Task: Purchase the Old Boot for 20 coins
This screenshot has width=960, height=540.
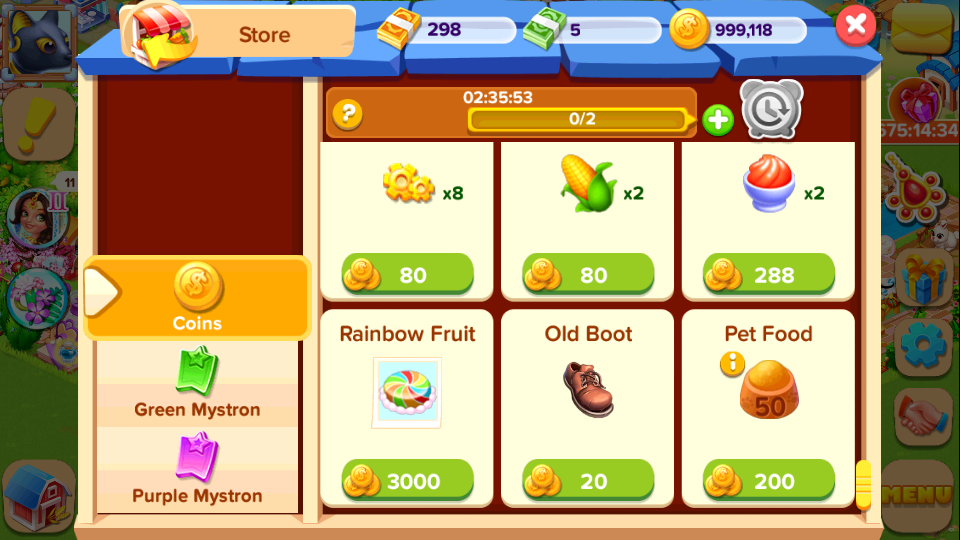Action: coord(589,481)
